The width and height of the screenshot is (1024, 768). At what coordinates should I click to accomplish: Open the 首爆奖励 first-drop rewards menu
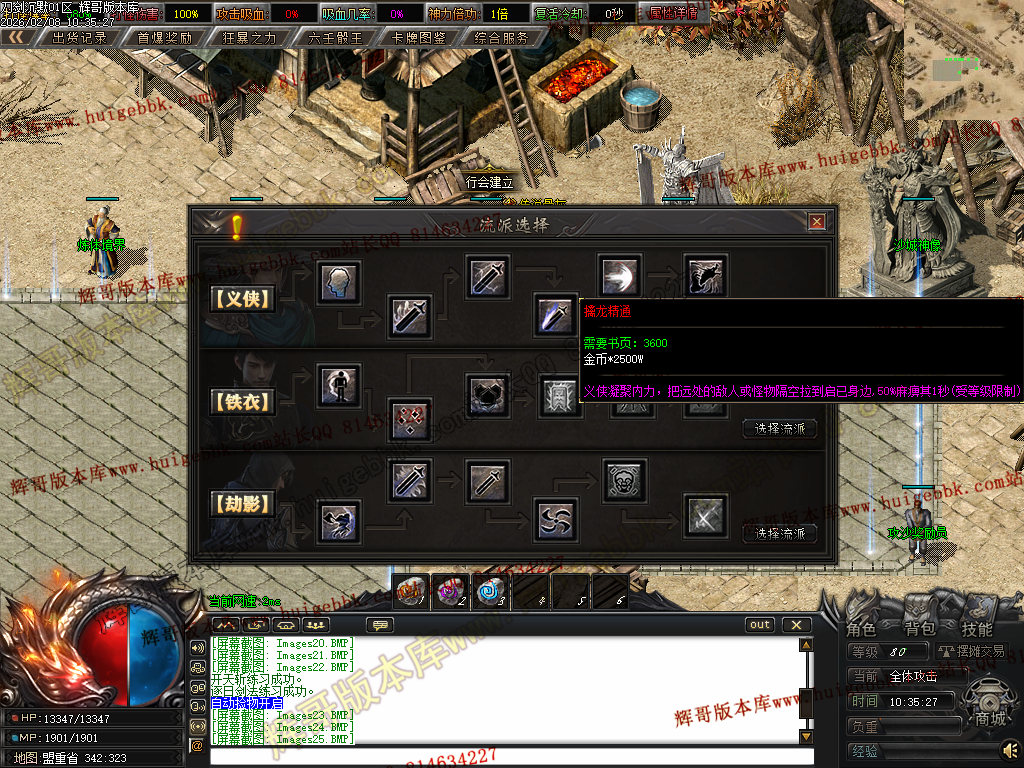point(164,37)
